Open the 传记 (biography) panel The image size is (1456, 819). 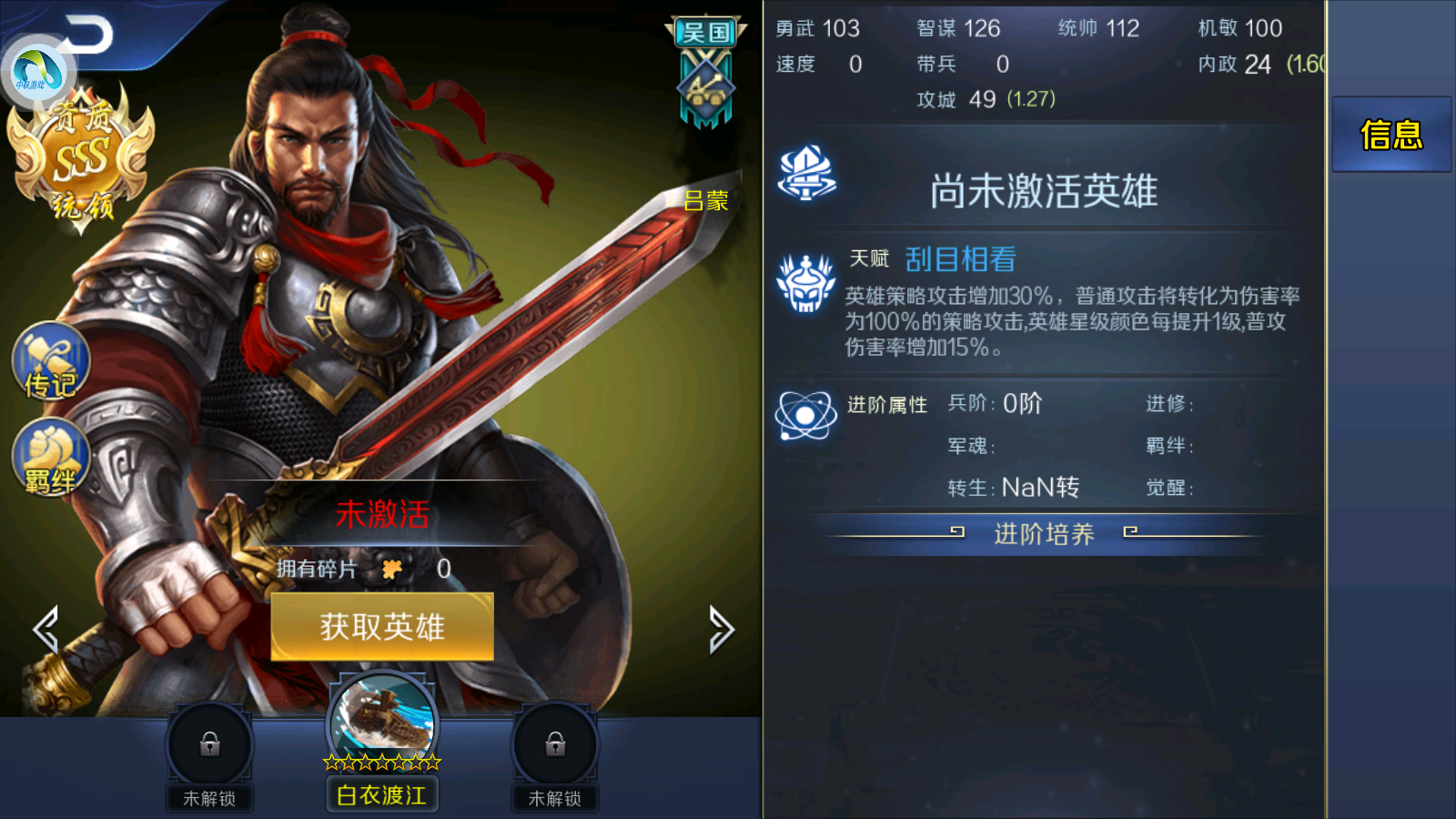point(50,364)
